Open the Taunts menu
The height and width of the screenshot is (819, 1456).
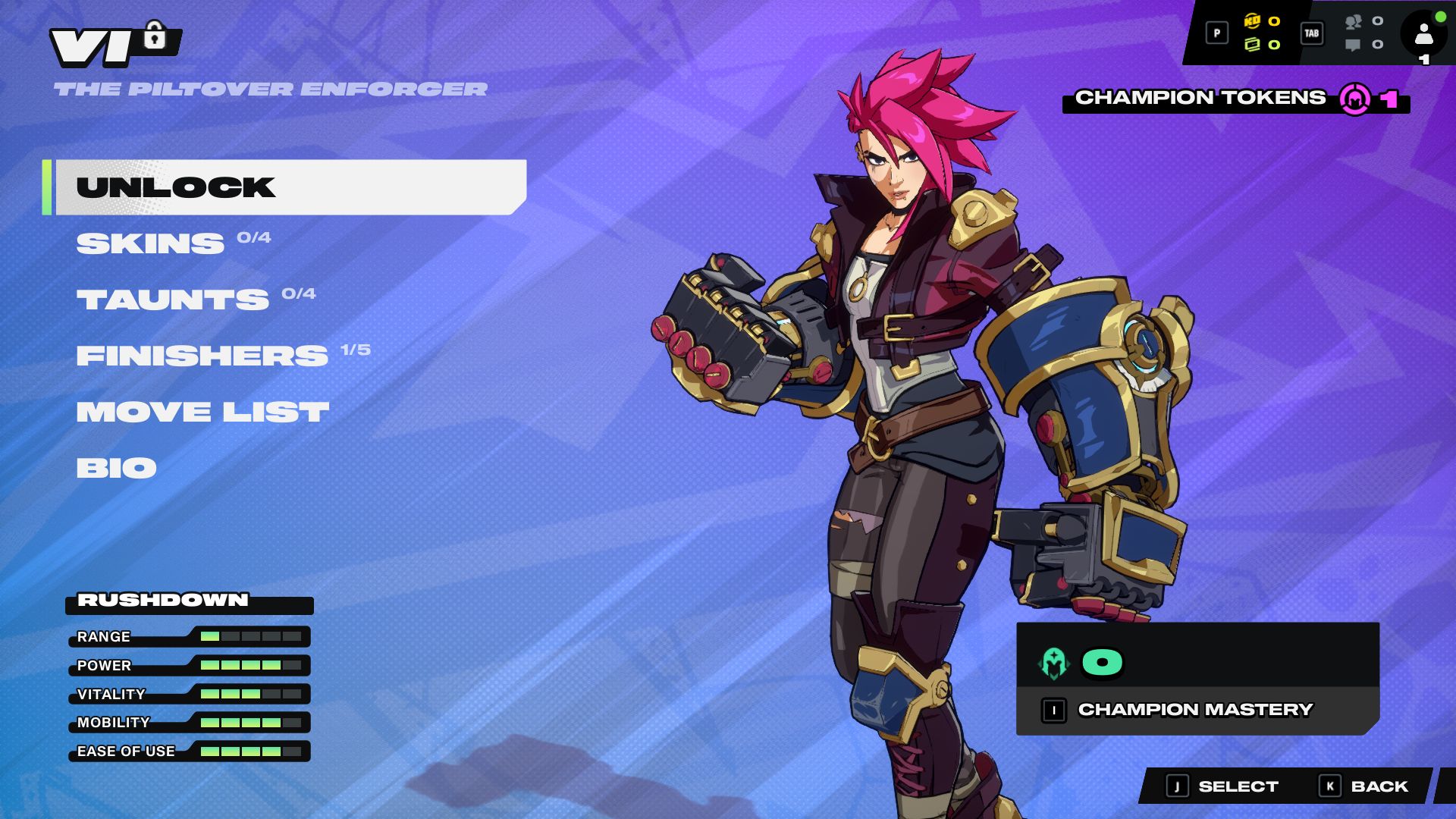173,300
